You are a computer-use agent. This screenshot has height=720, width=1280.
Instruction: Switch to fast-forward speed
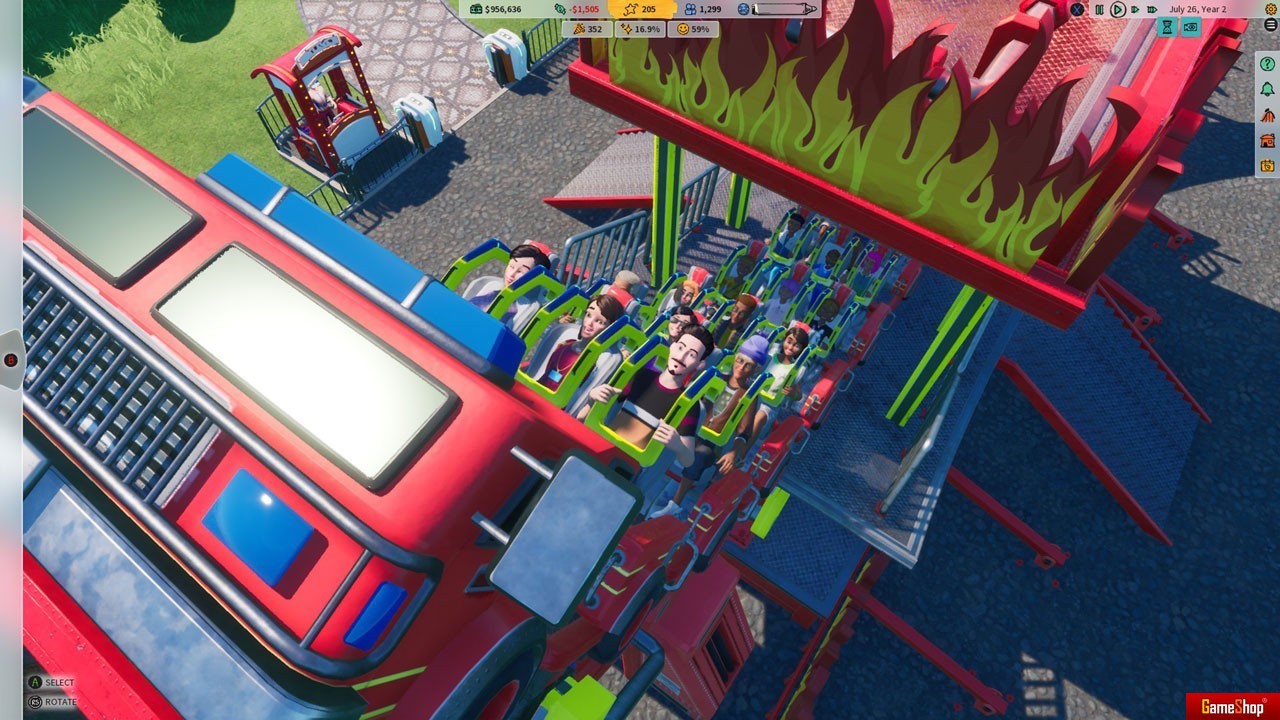tap(1136, 9)
